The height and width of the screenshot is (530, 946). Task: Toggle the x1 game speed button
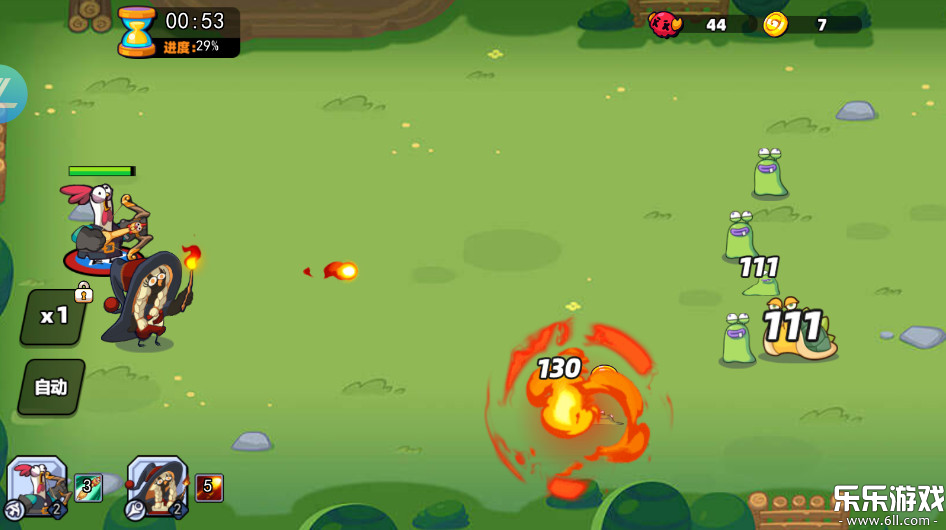click(x=54, y=317)
